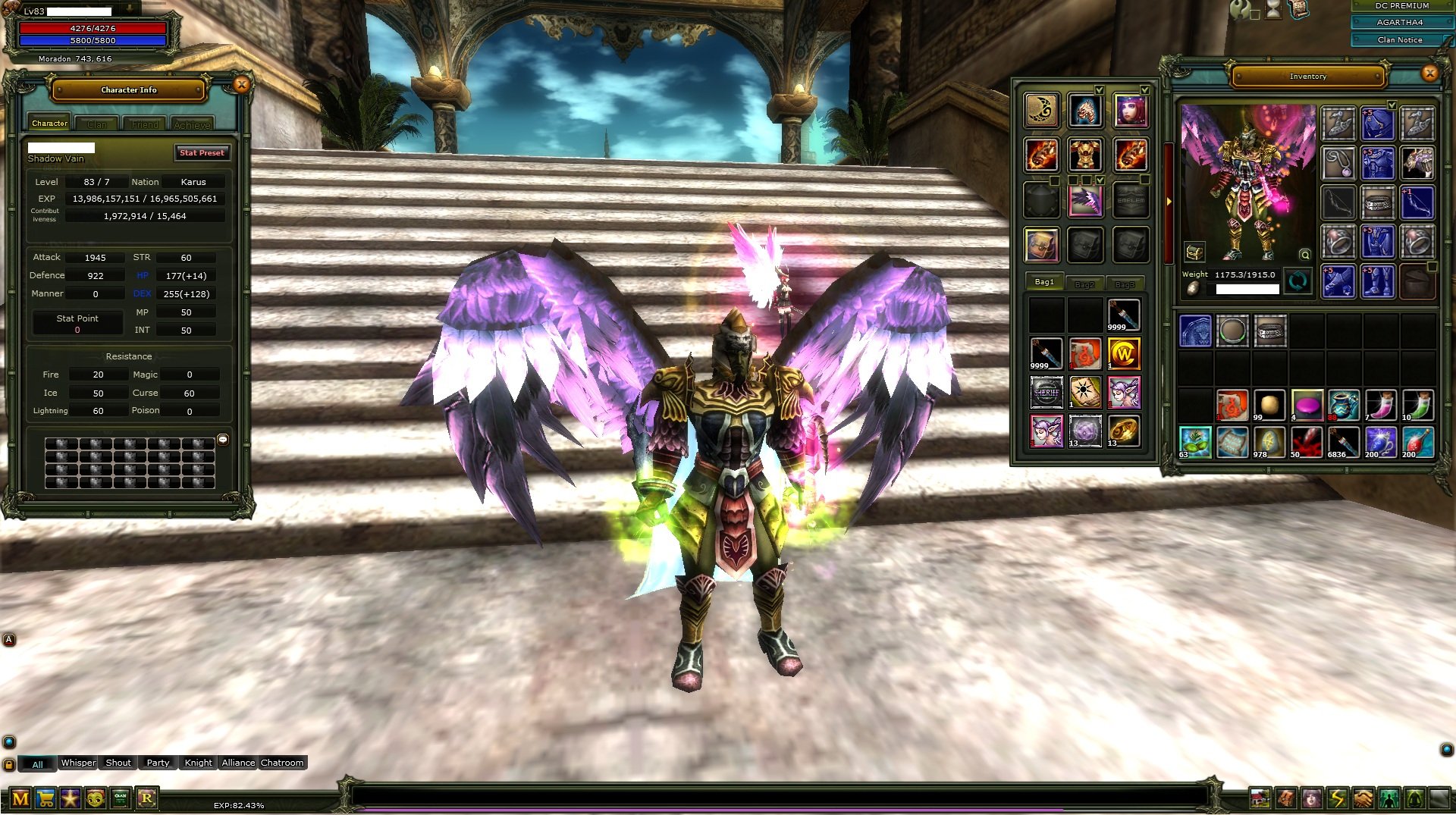
Task: Select the pink wings cosmetic slot
Action: click(1085, 201)
